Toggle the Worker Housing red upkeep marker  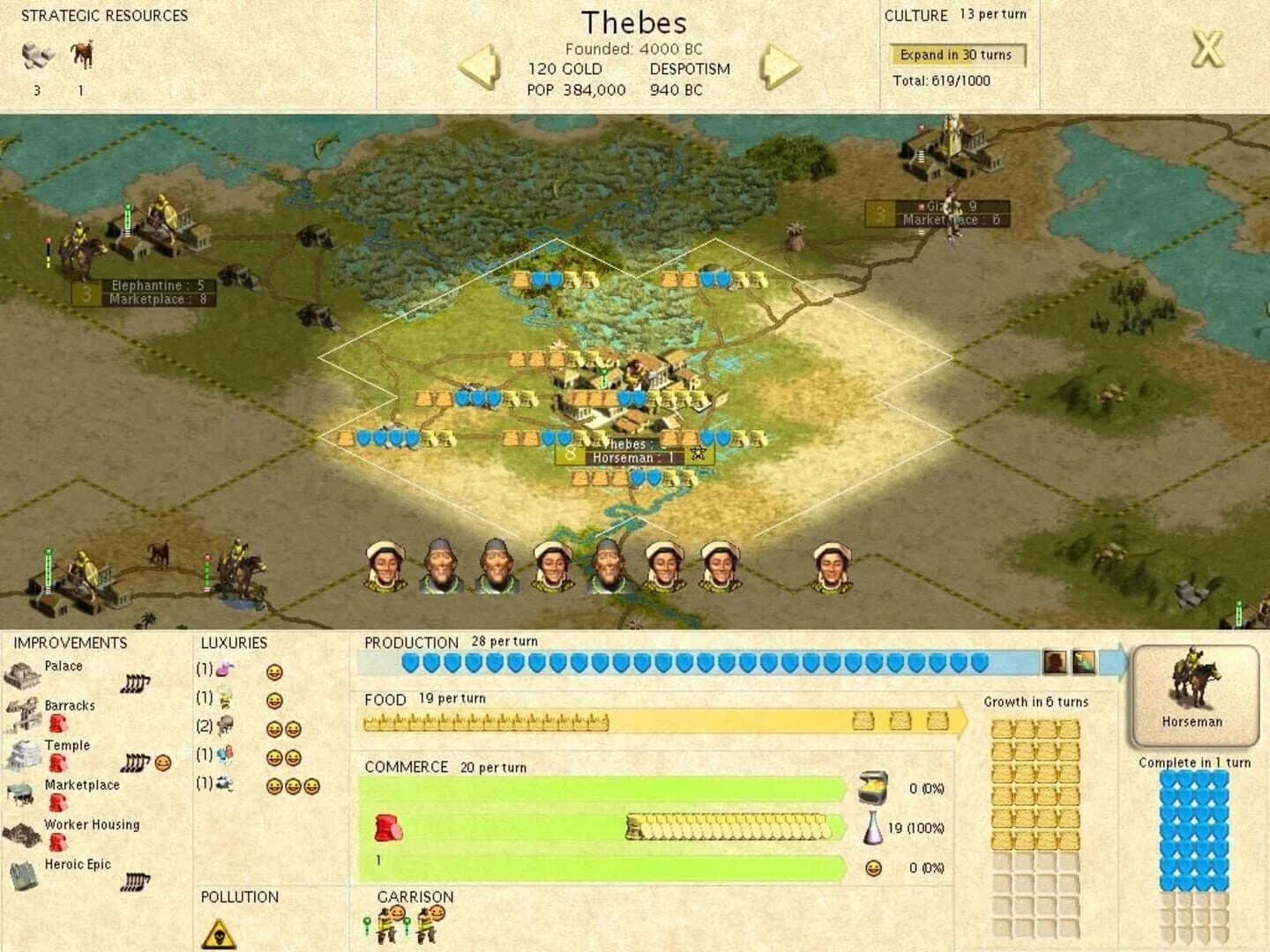[x=56, y=842]
